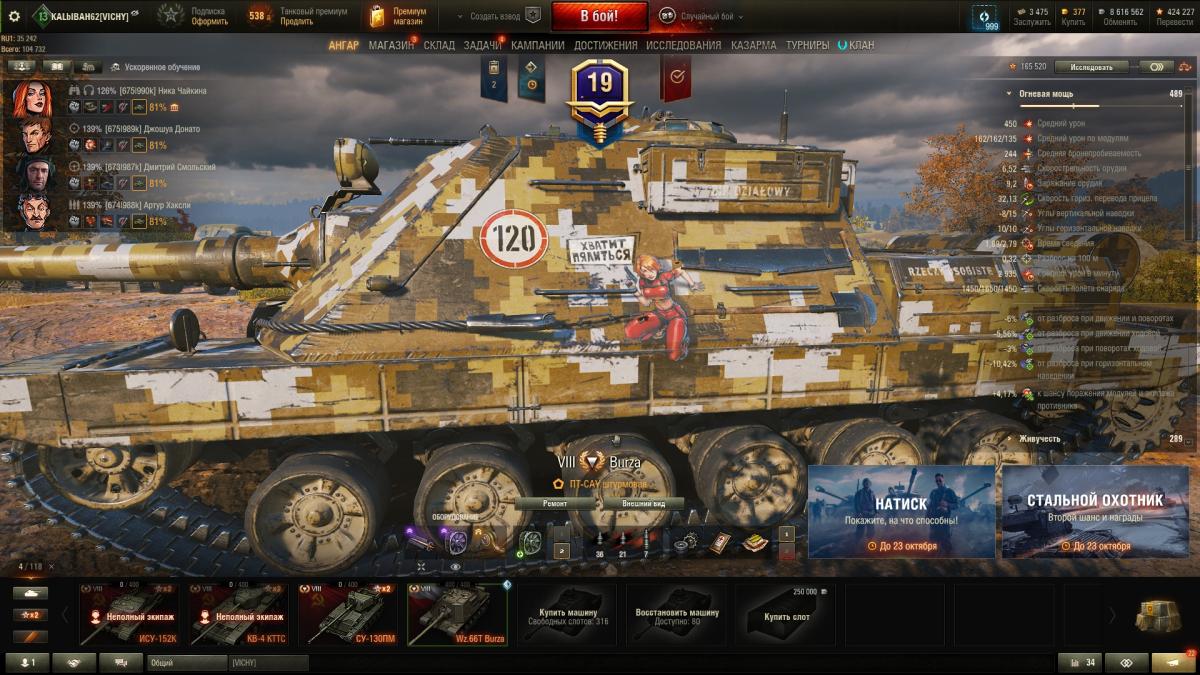Click the Ремонт button
Screen dimensions: 1200x675
click(x=555, y=504)
